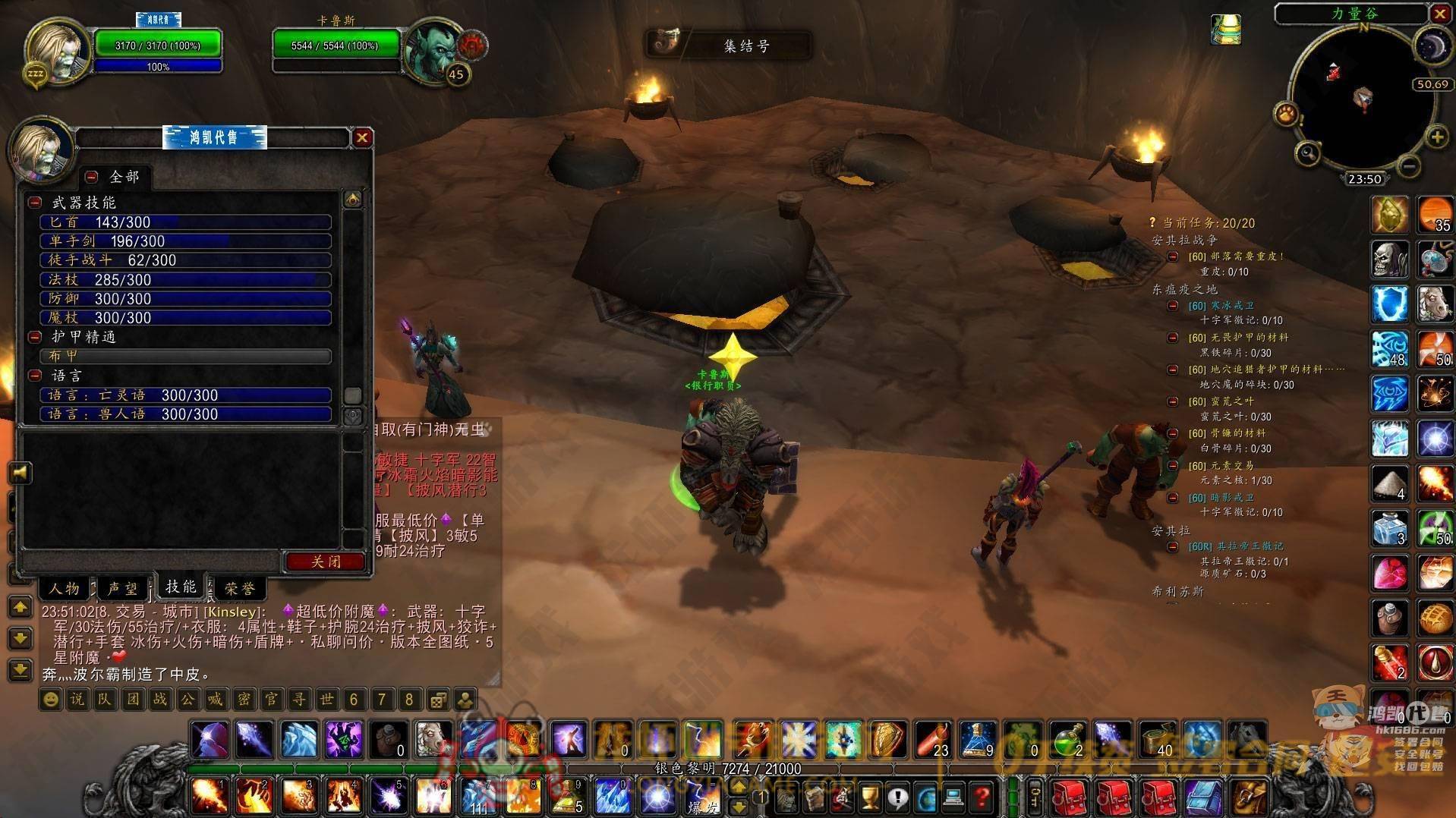Zoom in the minimap with the plus button

[1436, 137]
